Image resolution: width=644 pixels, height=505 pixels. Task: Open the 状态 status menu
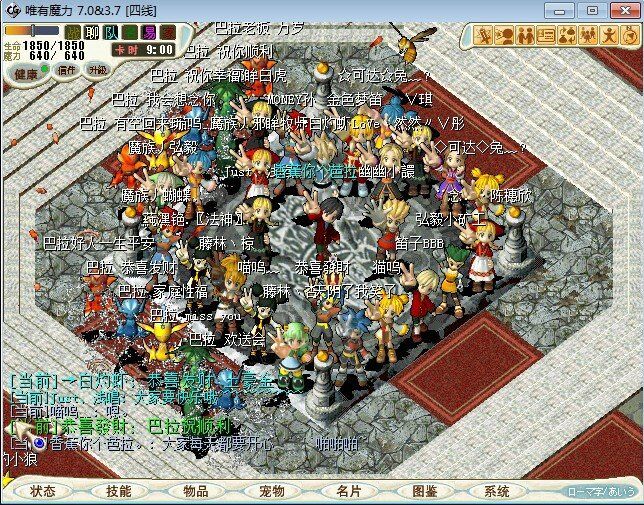point(44,491)
